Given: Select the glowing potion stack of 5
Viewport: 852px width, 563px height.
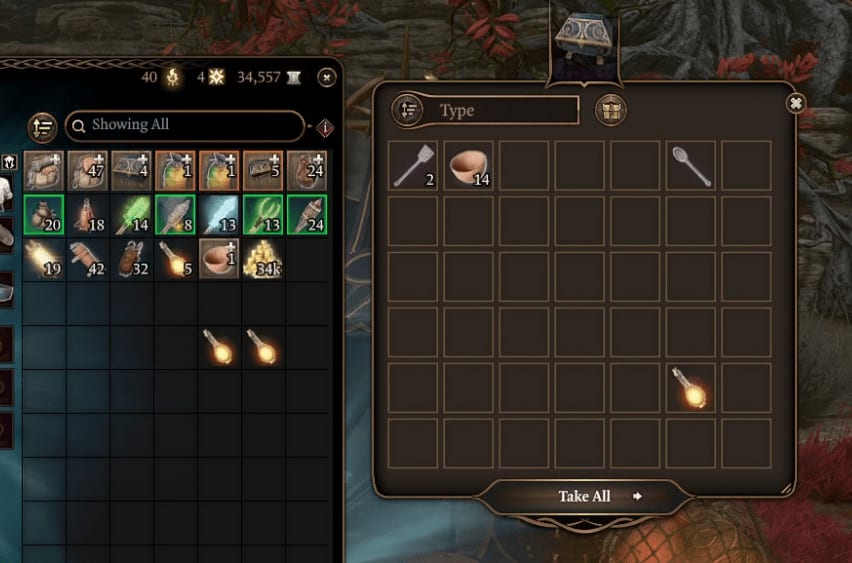Looking at the screenshot, I should click(175, 258).
